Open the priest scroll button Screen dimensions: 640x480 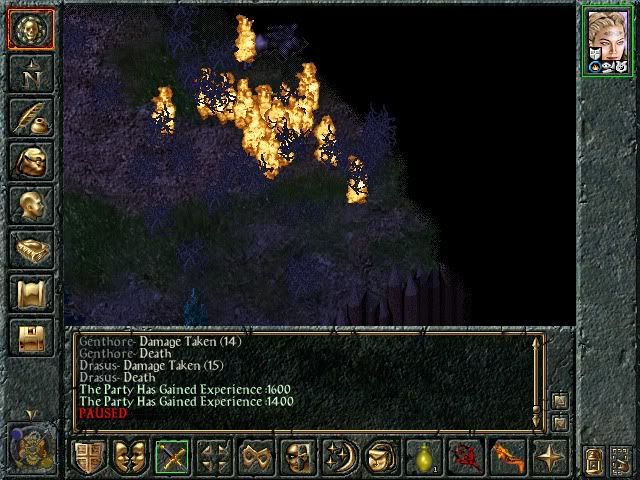coord(31,293)
